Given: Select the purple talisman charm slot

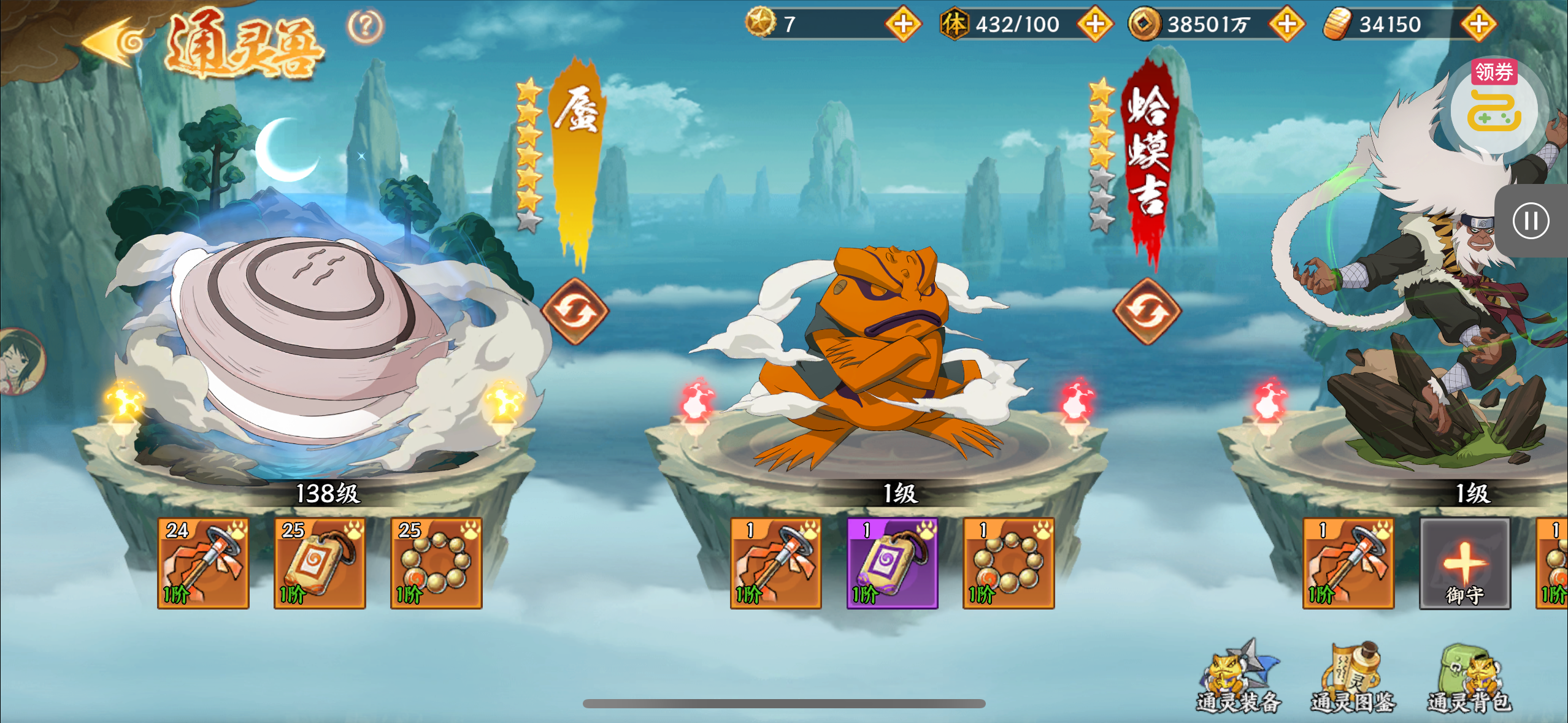Looking at the screenshot, I should coord(892,563).
